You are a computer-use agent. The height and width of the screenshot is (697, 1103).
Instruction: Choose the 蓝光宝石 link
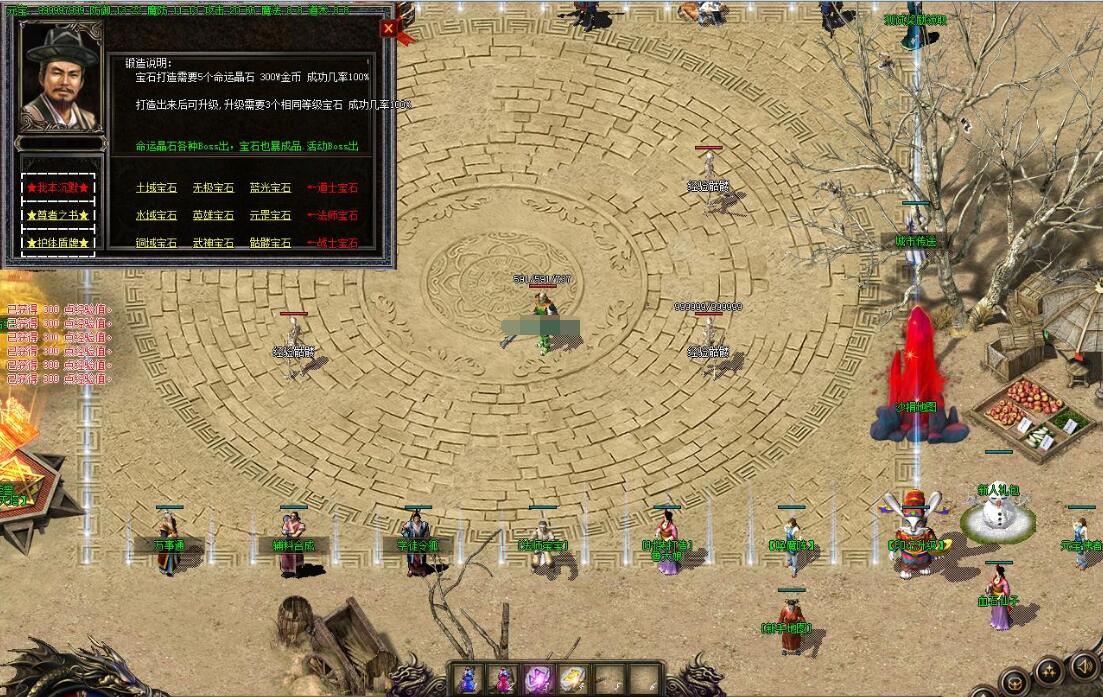[270, 187]
